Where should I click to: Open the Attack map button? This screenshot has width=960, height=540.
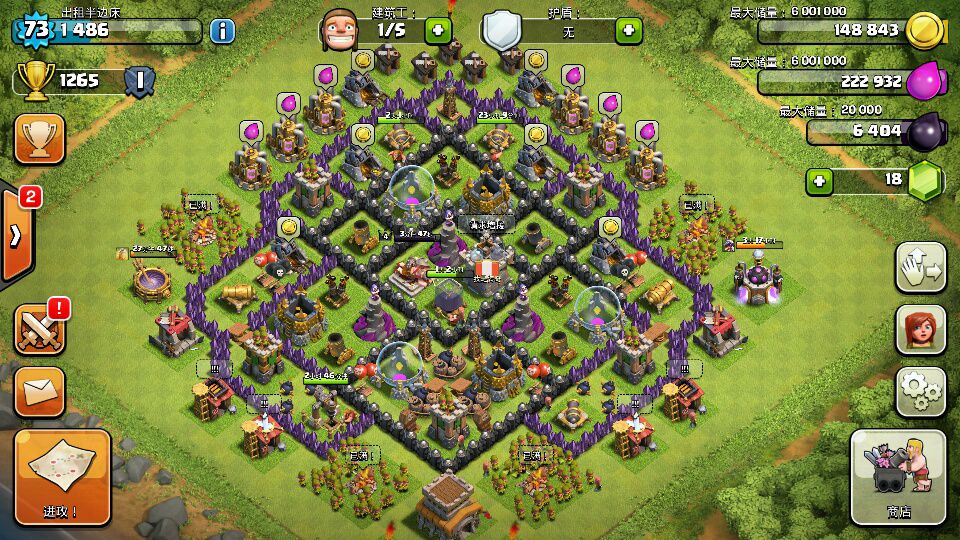tap(62, 478)
